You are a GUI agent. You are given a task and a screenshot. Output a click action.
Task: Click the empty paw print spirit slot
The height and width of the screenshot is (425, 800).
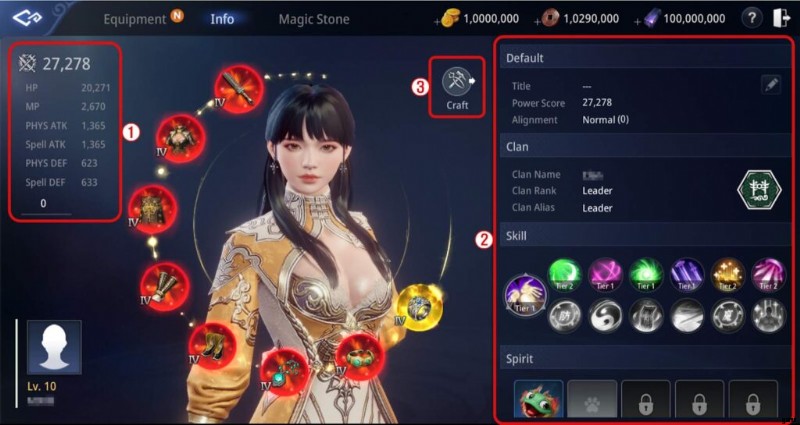coord(592,401)
